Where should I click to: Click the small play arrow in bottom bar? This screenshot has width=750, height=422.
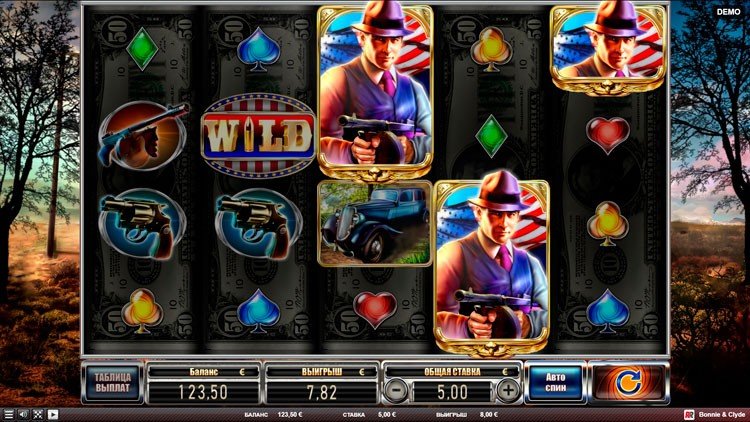[52, 414]
